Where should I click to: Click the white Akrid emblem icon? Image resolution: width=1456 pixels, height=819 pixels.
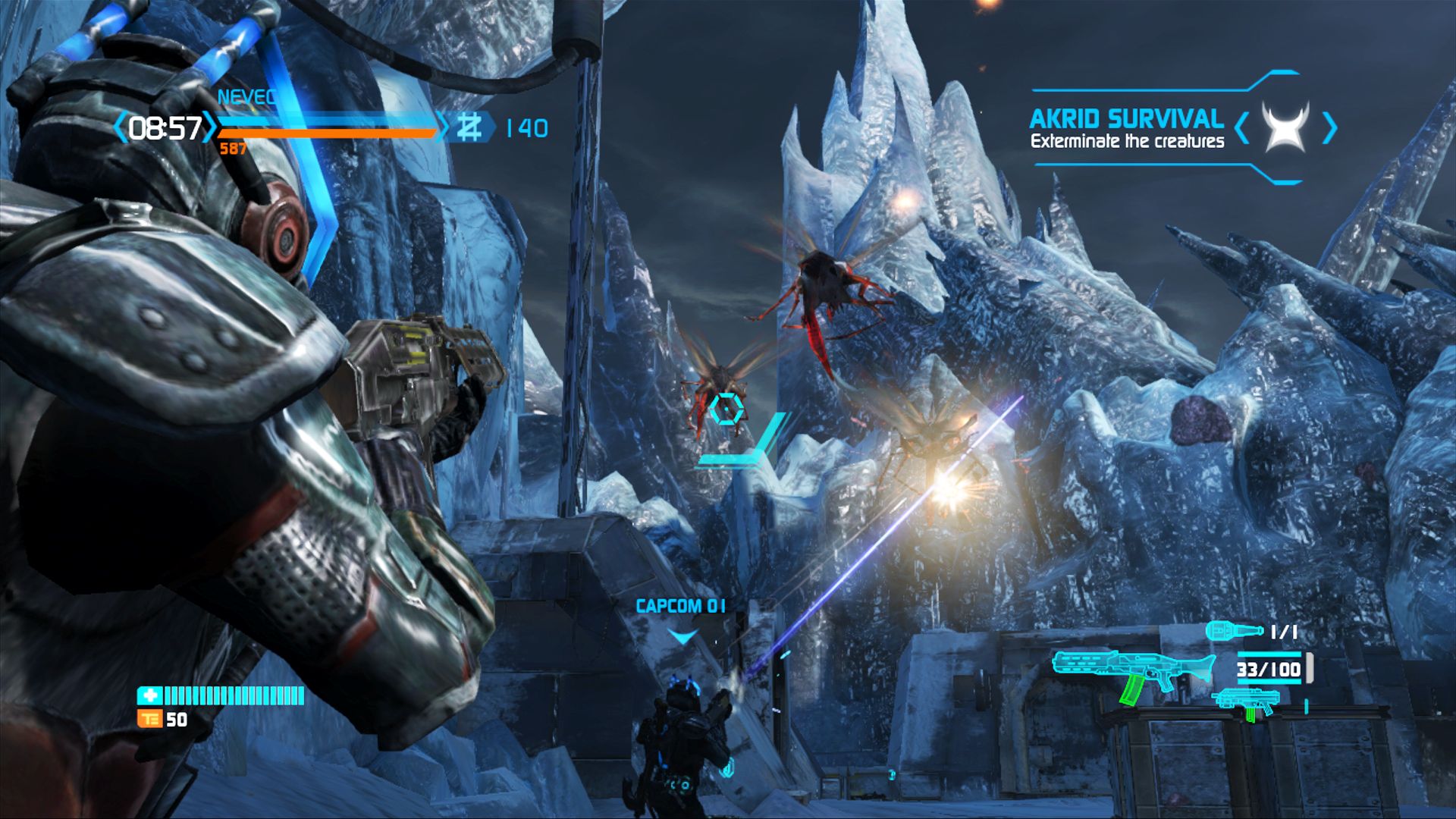1285,127
